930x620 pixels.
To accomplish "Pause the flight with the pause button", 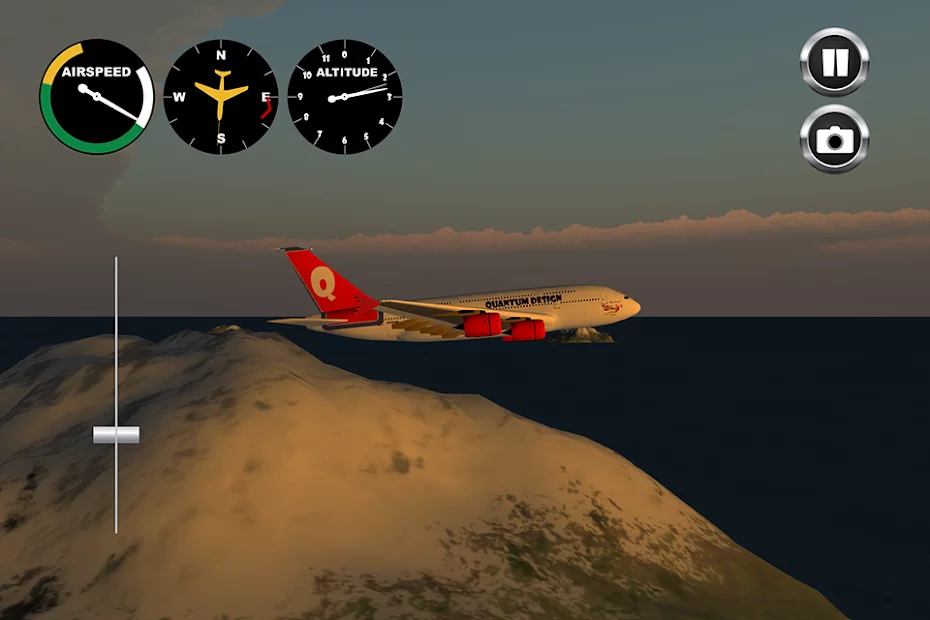I will click(834, 62).
